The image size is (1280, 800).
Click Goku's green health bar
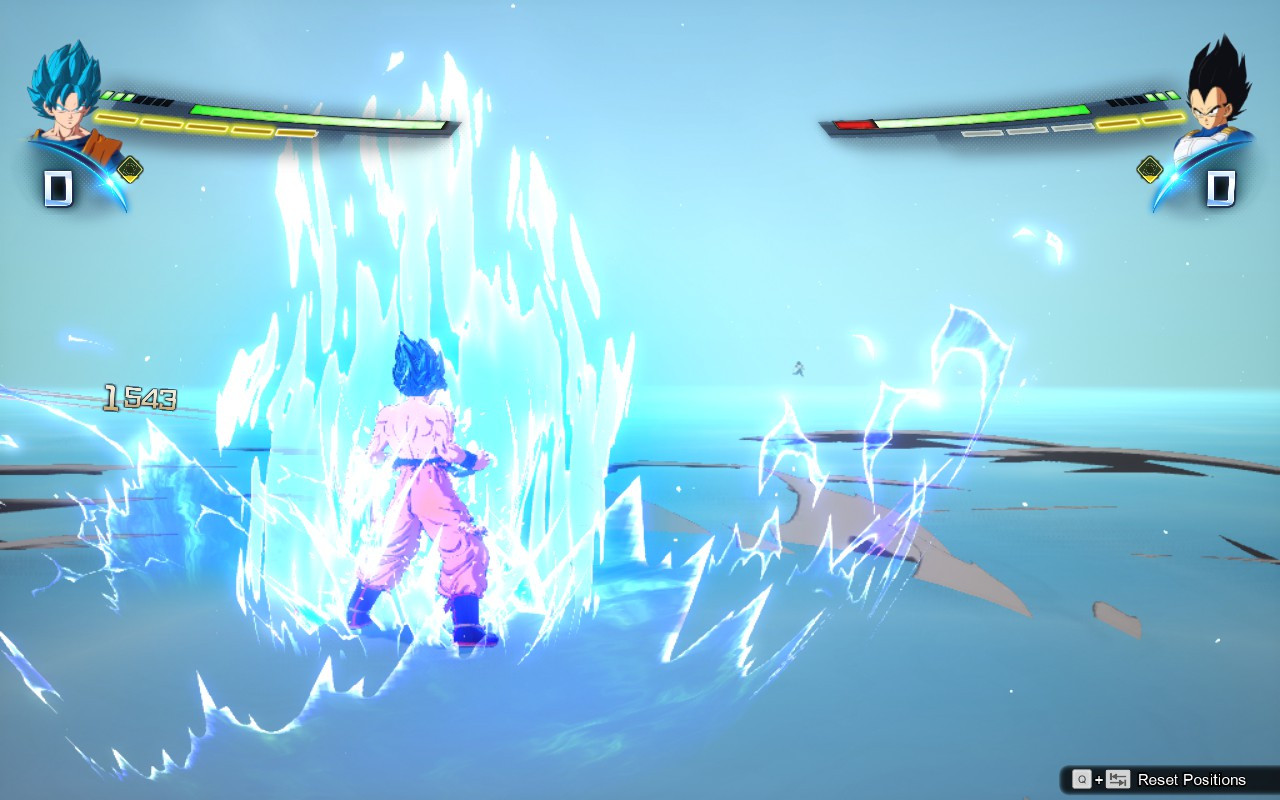coord(320,113)
